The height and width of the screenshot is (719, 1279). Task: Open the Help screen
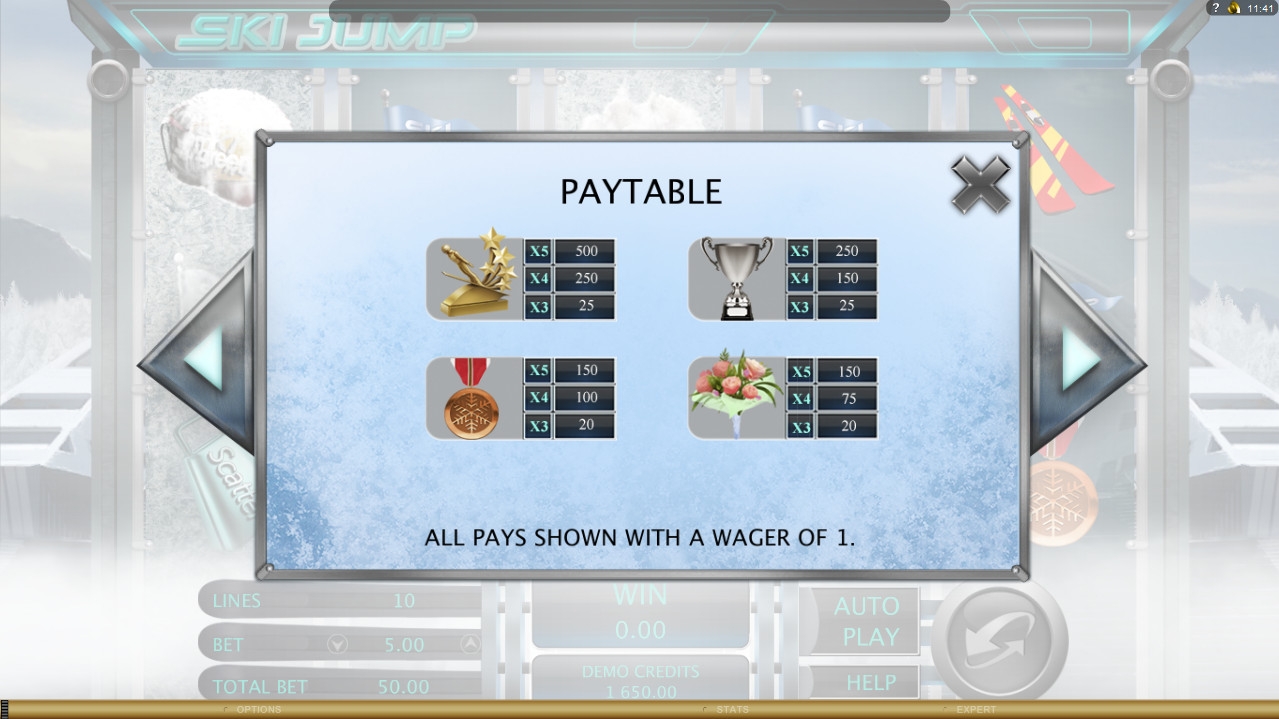pos(870,683)
